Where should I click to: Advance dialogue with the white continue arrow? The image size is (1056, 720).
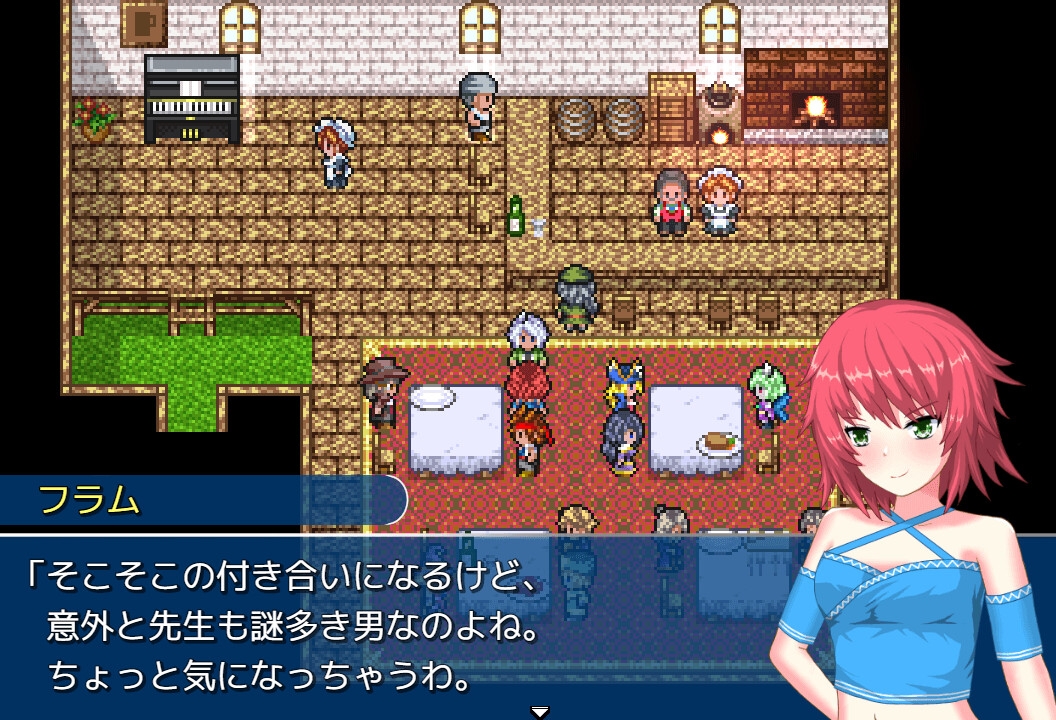(x=540, y=711)
